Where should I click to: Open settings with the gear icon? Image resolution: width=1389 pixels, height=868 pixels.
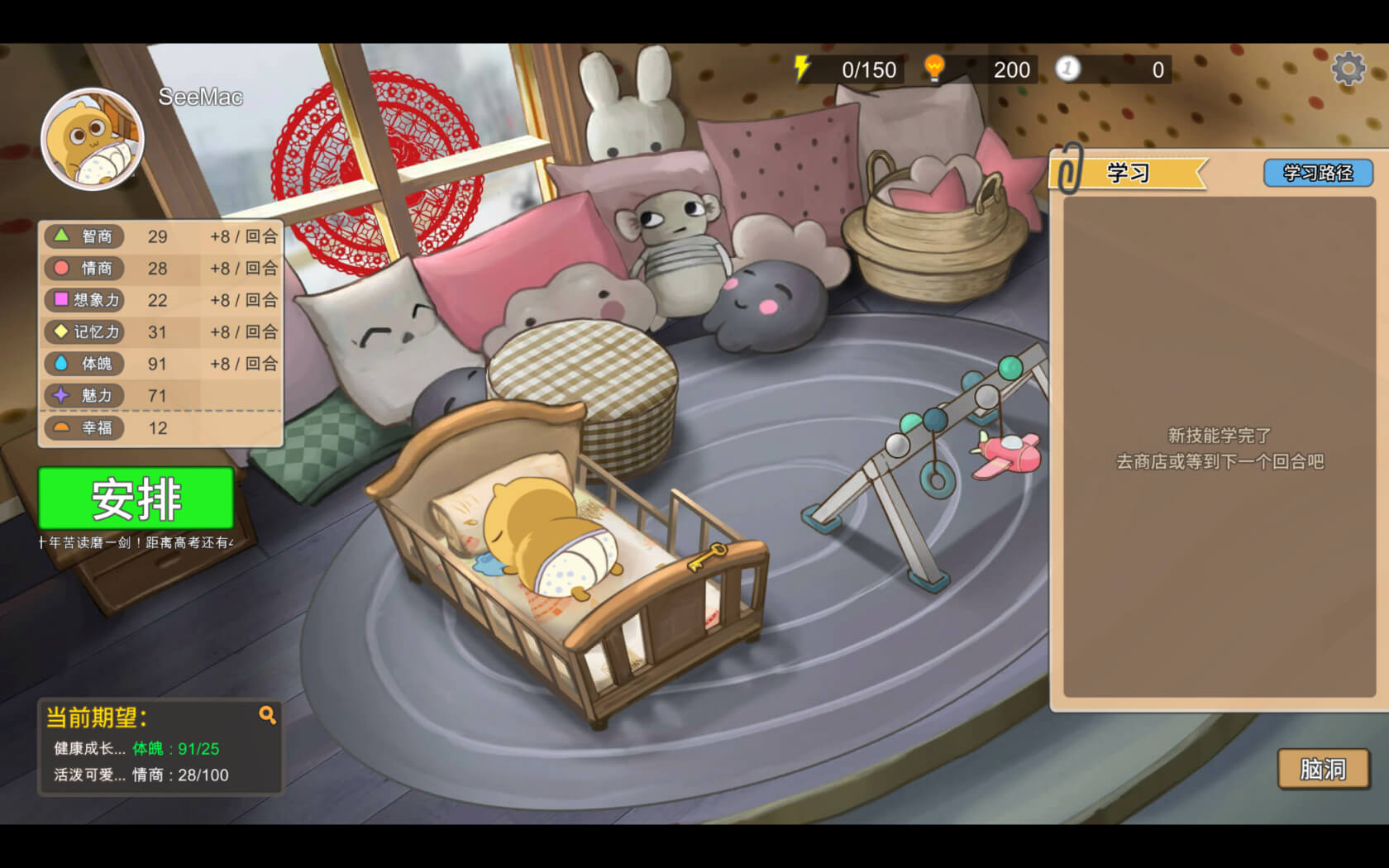[x=1348, y=69]
